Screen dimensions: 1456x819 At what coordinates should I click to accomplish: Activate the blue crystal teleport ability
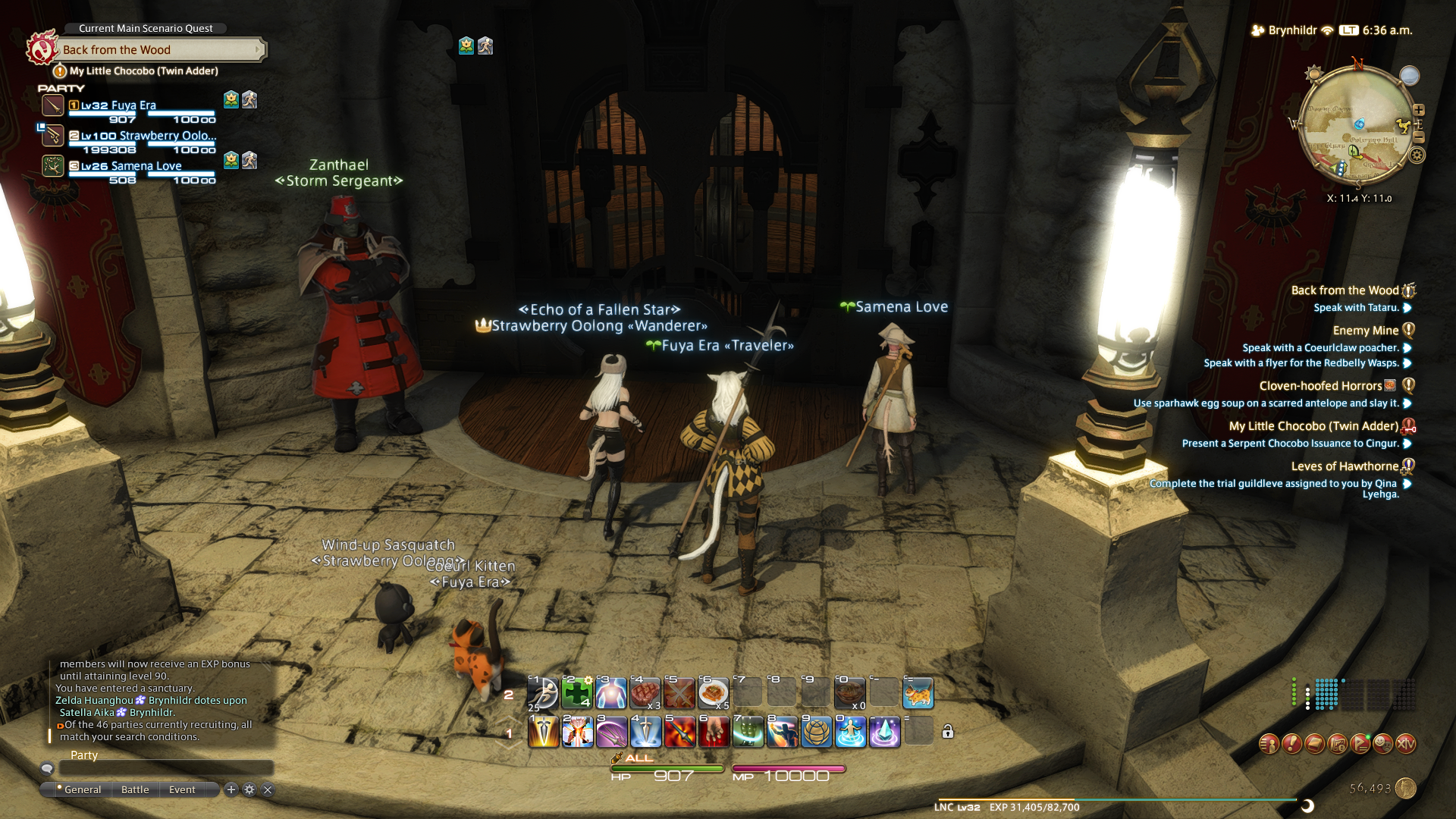click(x=884, y=733)
